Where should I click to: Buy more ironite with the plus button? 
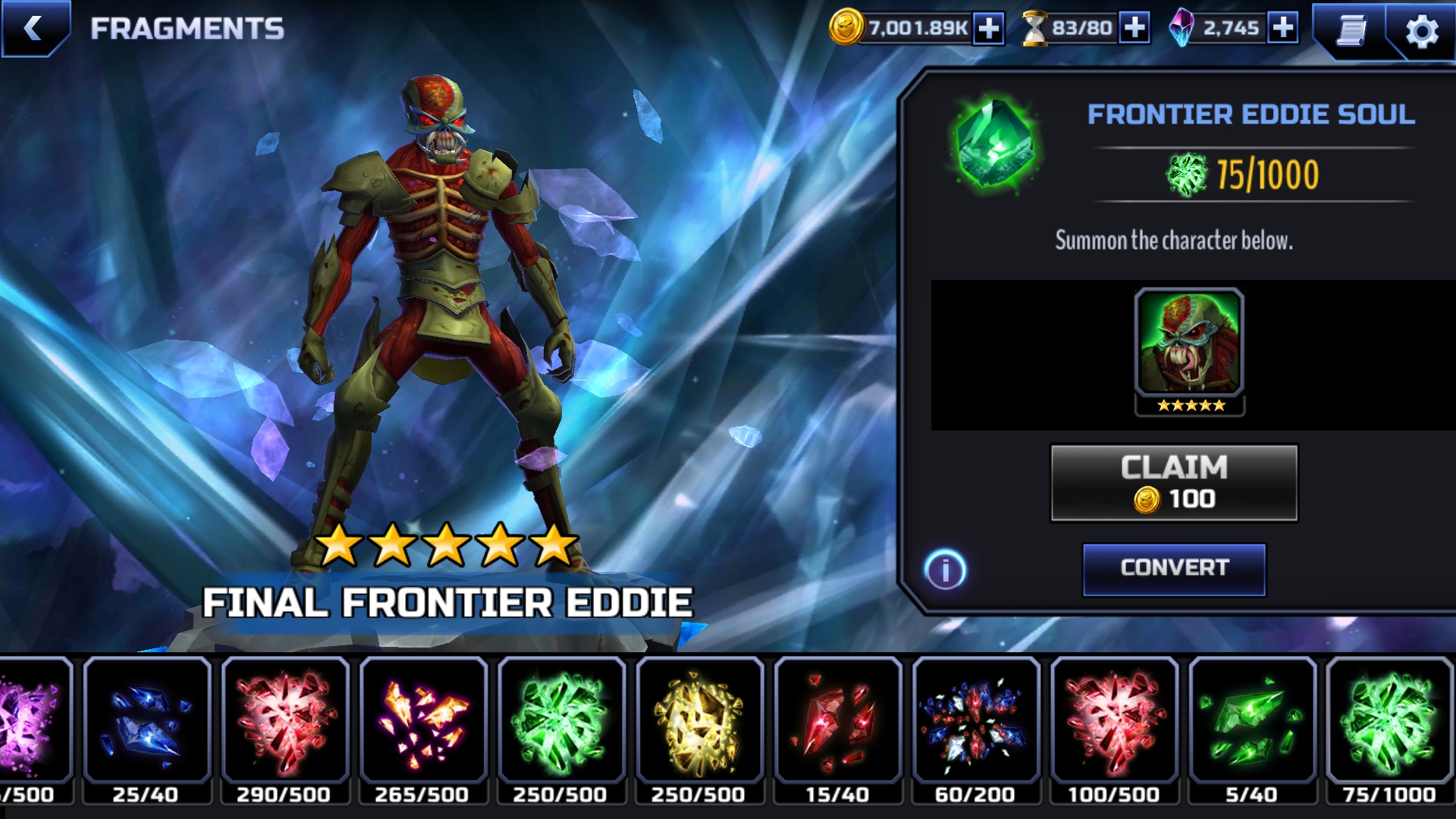[x=1282, y=28]
